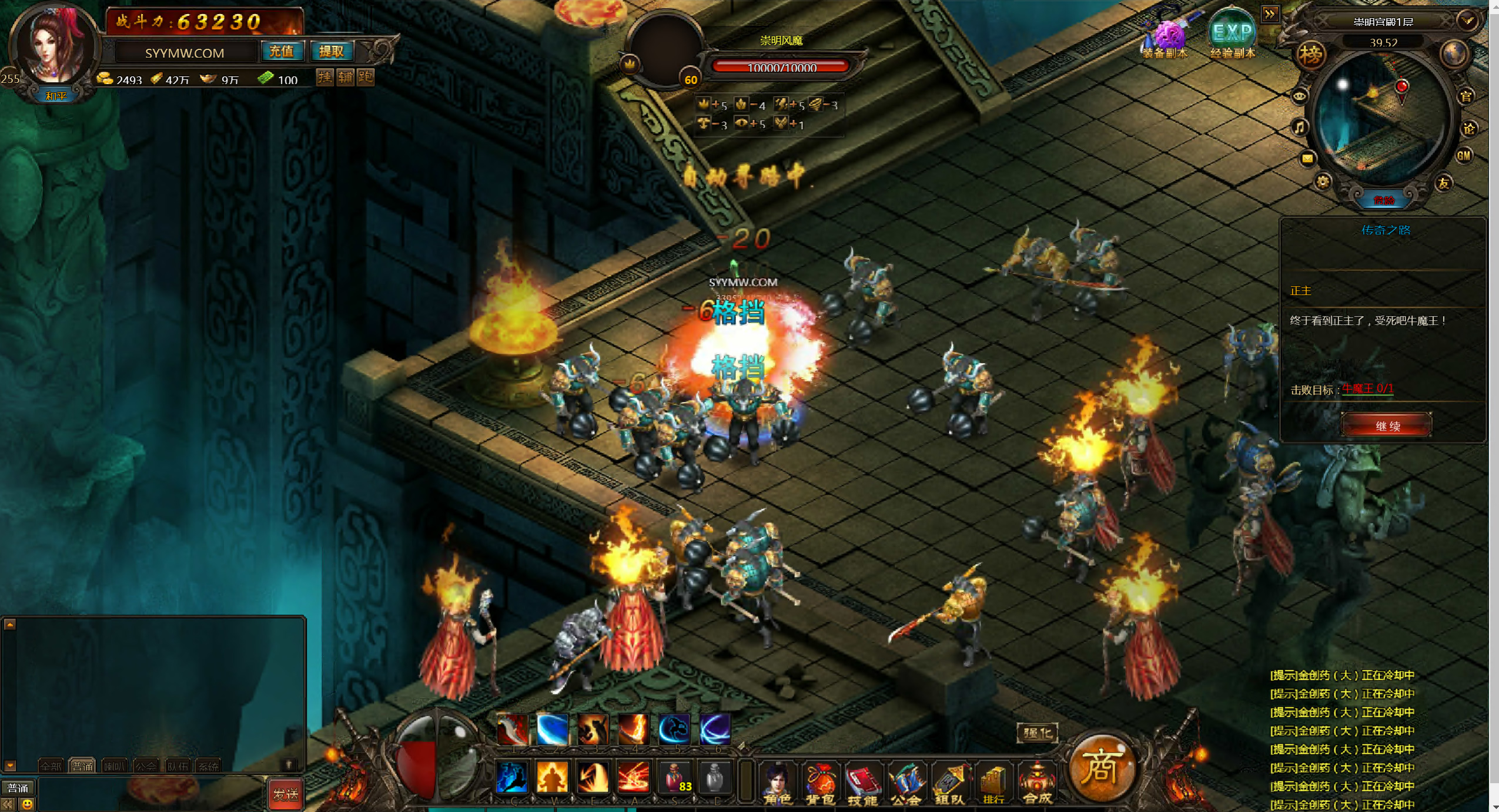Image resolution: width=1499 pixels, height=812 pixels.
Task: Send chat with the 发送 button
Action: pos(286,794)
